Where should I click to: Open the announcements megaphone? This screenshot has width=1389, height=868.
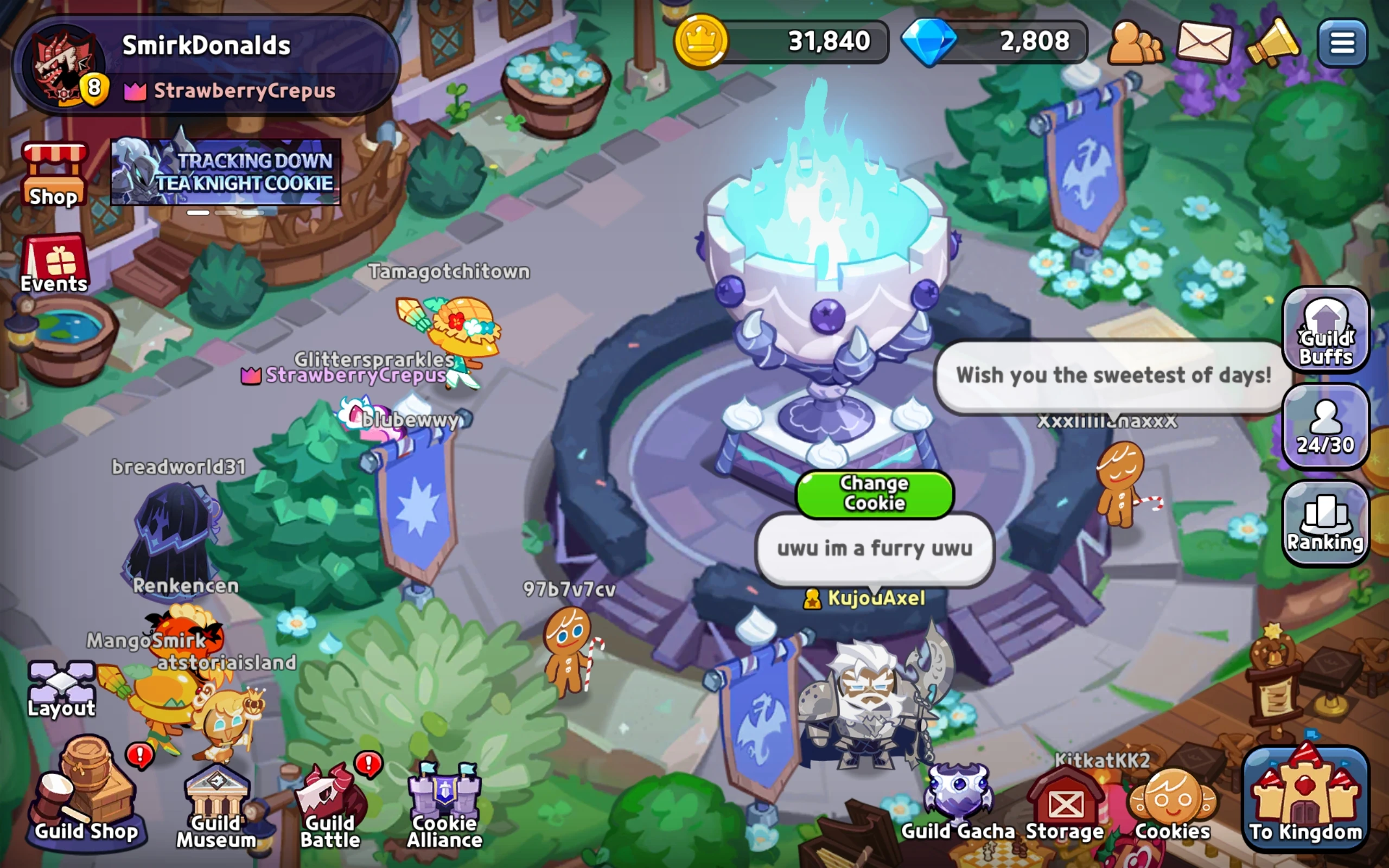pyautogui.click(x=1273, y=41)
